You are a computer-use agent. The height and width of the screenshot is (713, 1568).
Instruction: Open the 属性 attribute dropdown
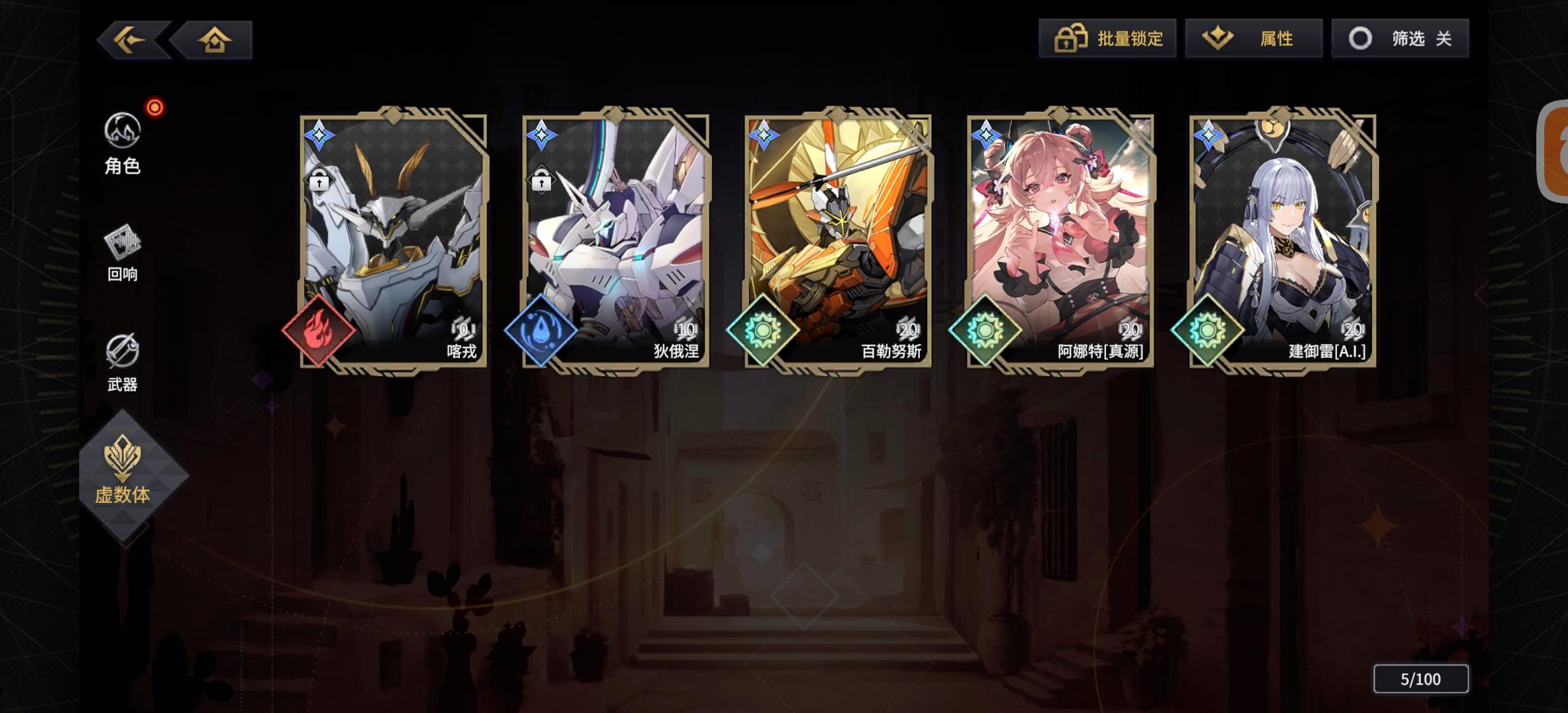point(1251,39)
